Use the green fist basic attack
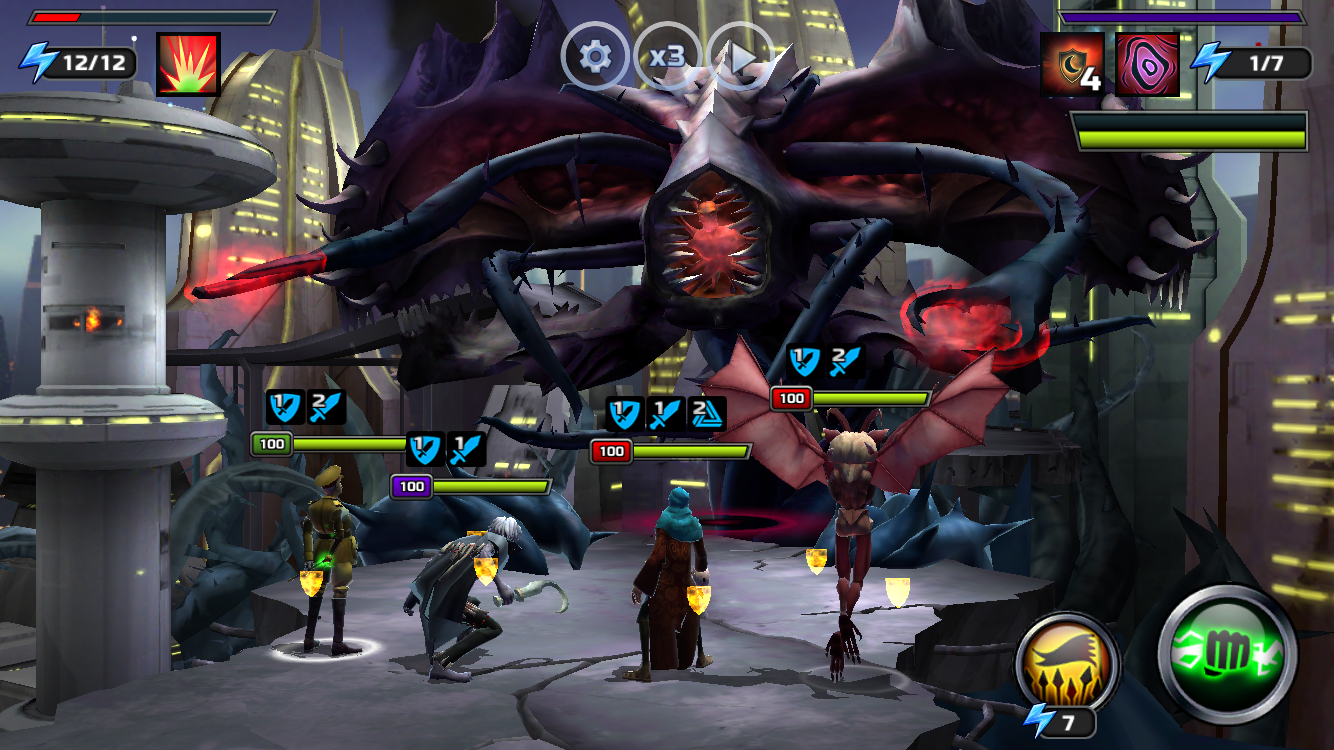 (x=1228, y=655)
